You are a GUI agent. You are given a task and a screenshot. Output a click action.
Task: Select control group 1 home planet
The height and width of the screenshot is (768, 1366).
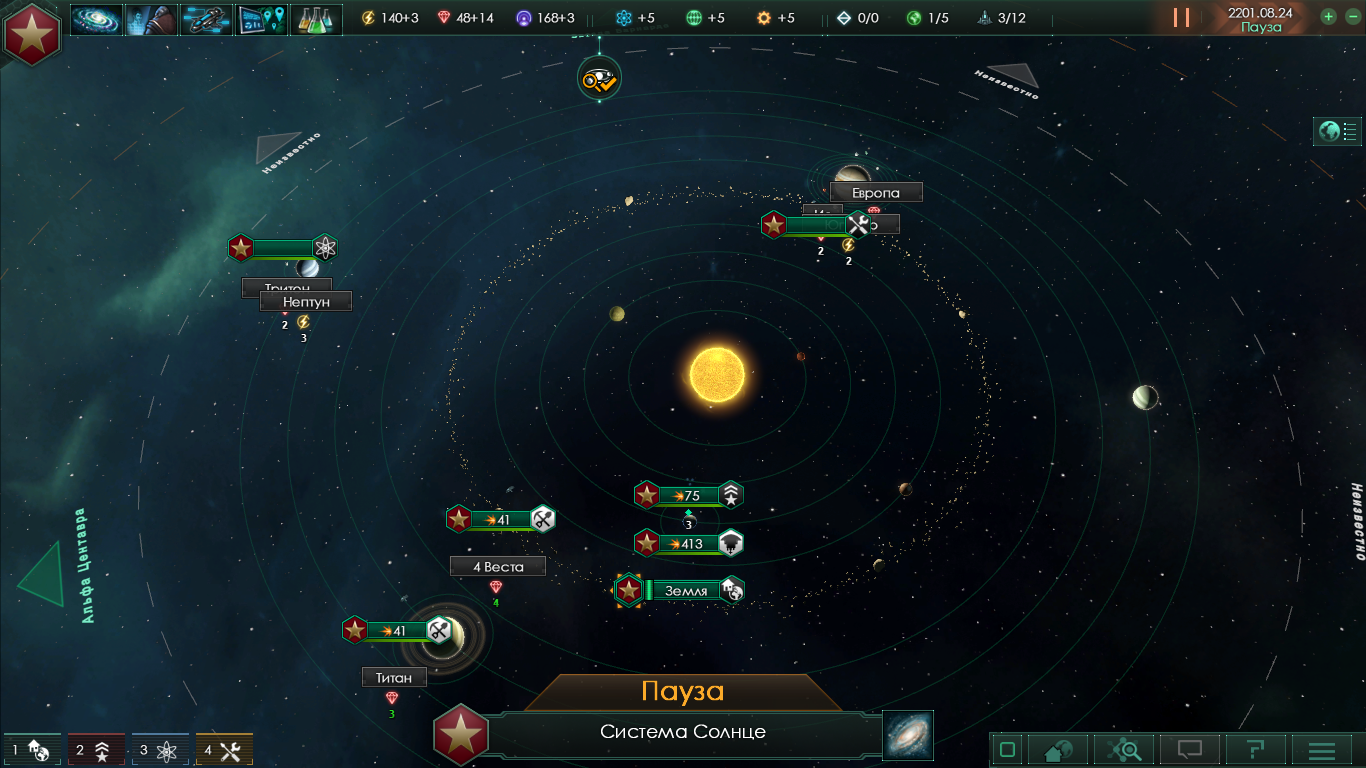(32, 750)
